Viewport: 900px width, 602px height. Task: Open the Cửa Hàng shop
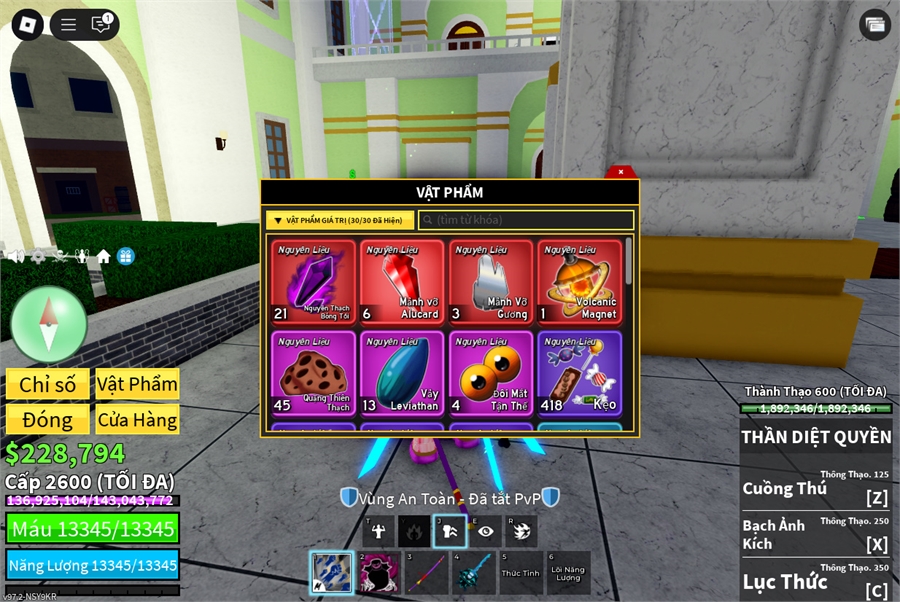[x=137, y=420]
